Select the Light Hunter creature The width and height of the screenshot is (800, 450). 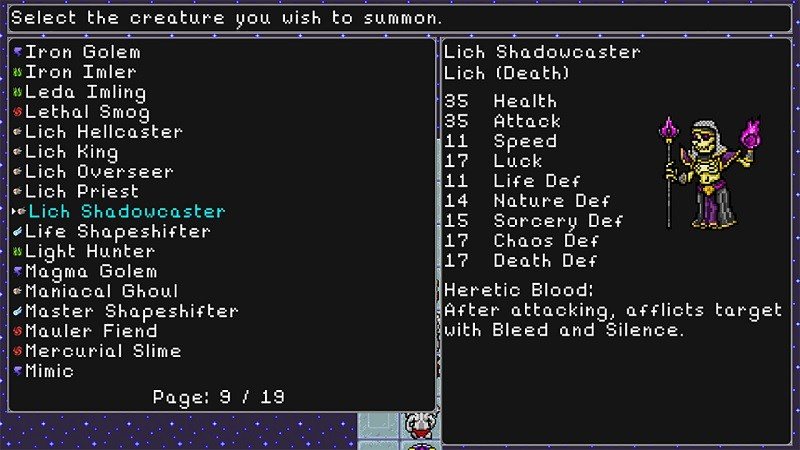pyautogui.click(x=90, y=252)
